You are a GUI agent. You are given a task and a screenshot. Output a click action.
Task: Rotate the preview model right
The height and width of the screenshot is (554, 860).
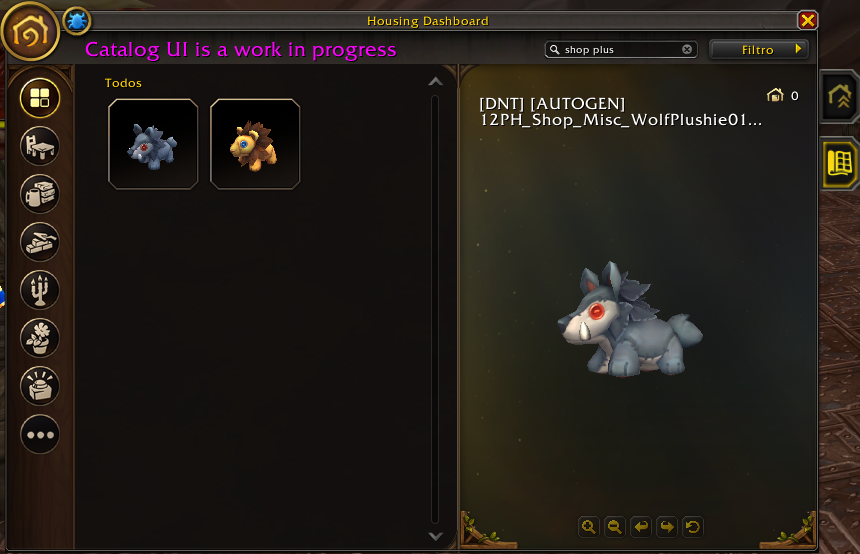pyautogui.click(x=667, y=526)
